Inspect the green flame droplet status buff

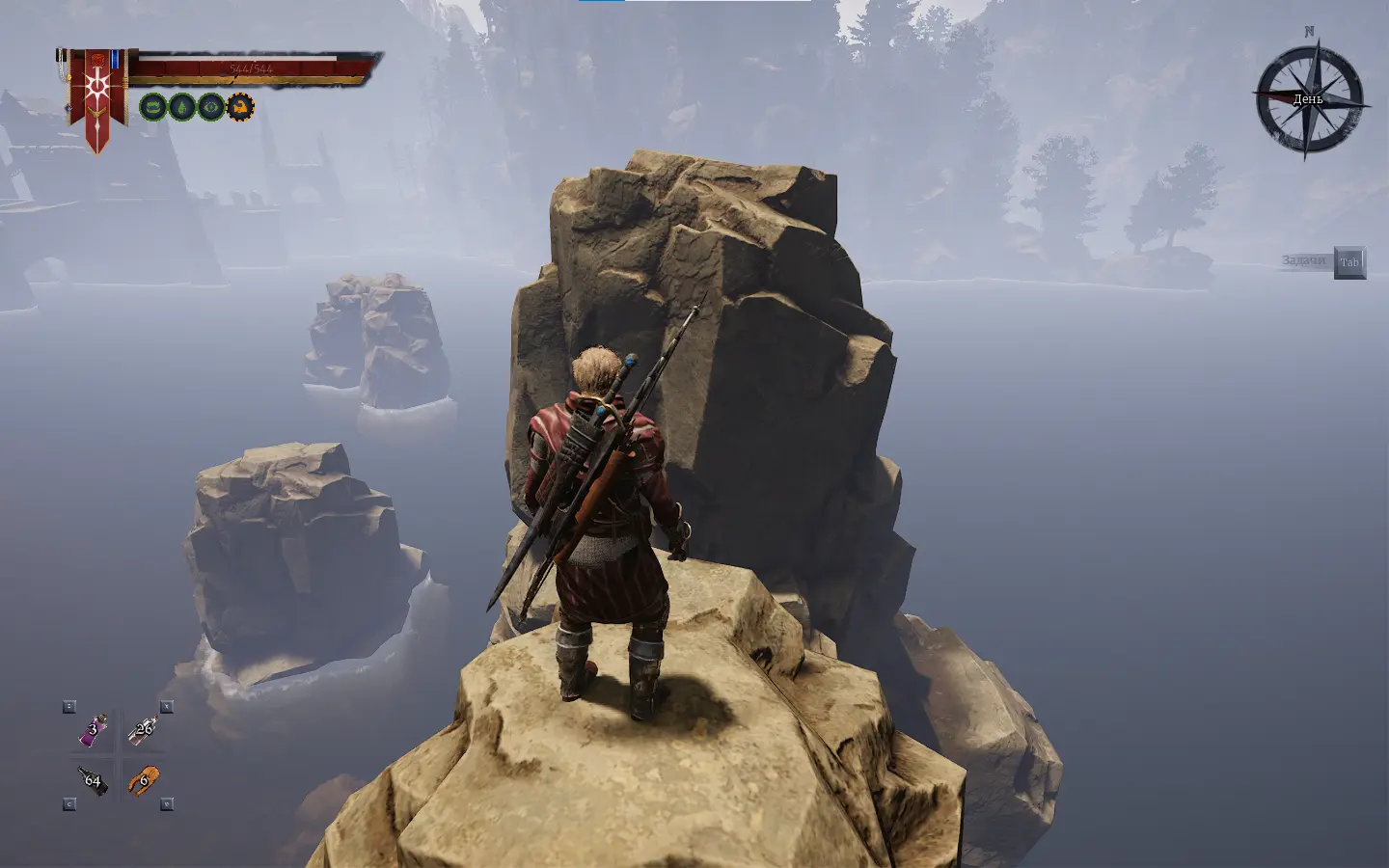(181, 106)
